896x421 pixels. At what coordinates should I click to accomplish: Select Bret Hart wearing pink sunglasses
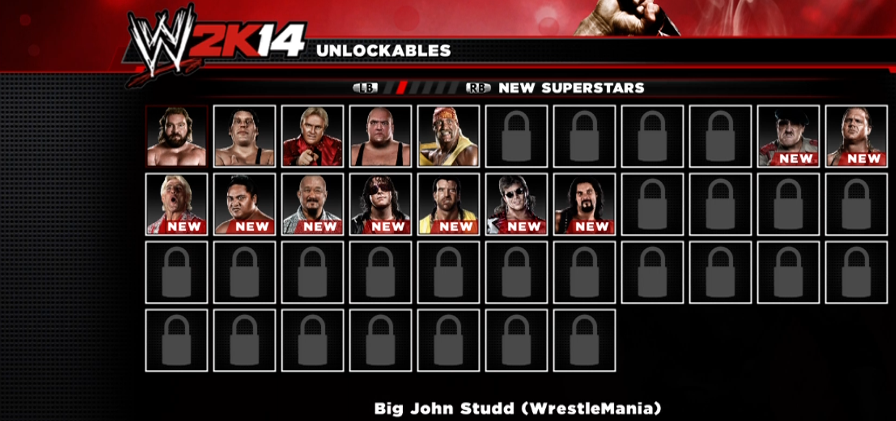380,204
